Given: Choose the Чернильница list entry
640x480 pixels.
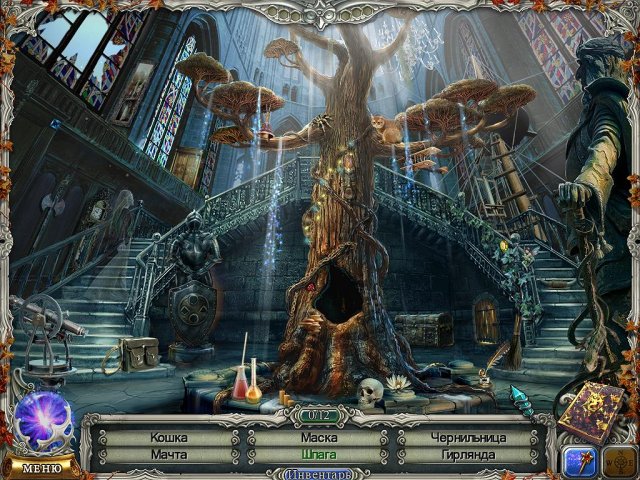Looking at the screenshot, I should (466, 437).
